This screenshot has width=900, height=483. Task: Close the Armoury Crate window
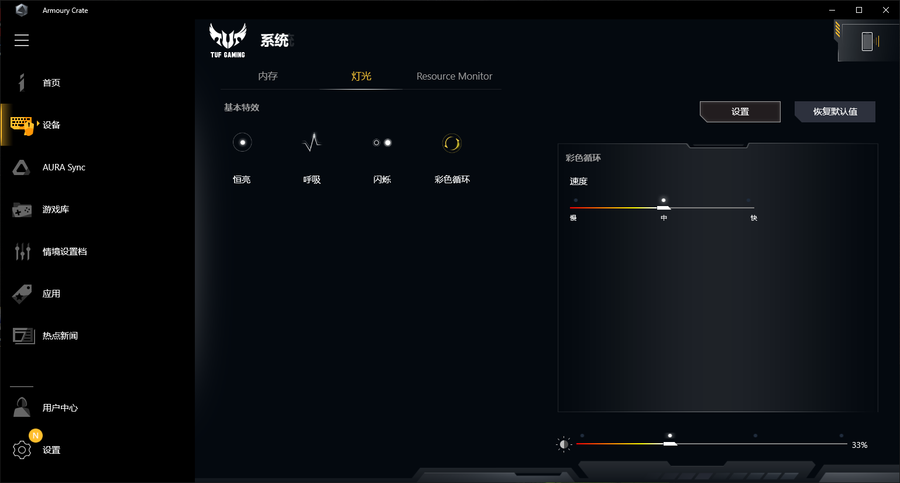tap(883, 10)
